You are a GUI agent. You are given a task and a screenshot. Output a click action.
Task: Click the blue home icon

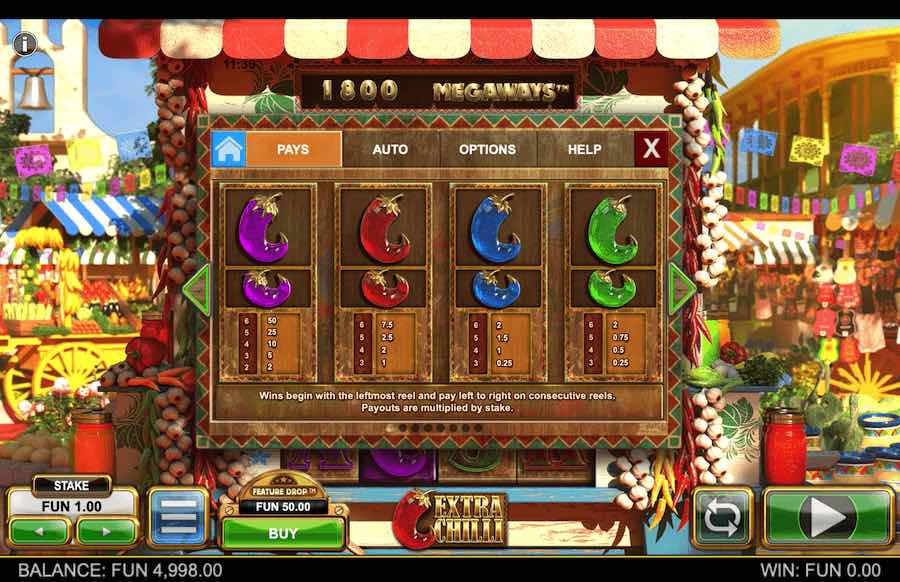coord(228,149)
